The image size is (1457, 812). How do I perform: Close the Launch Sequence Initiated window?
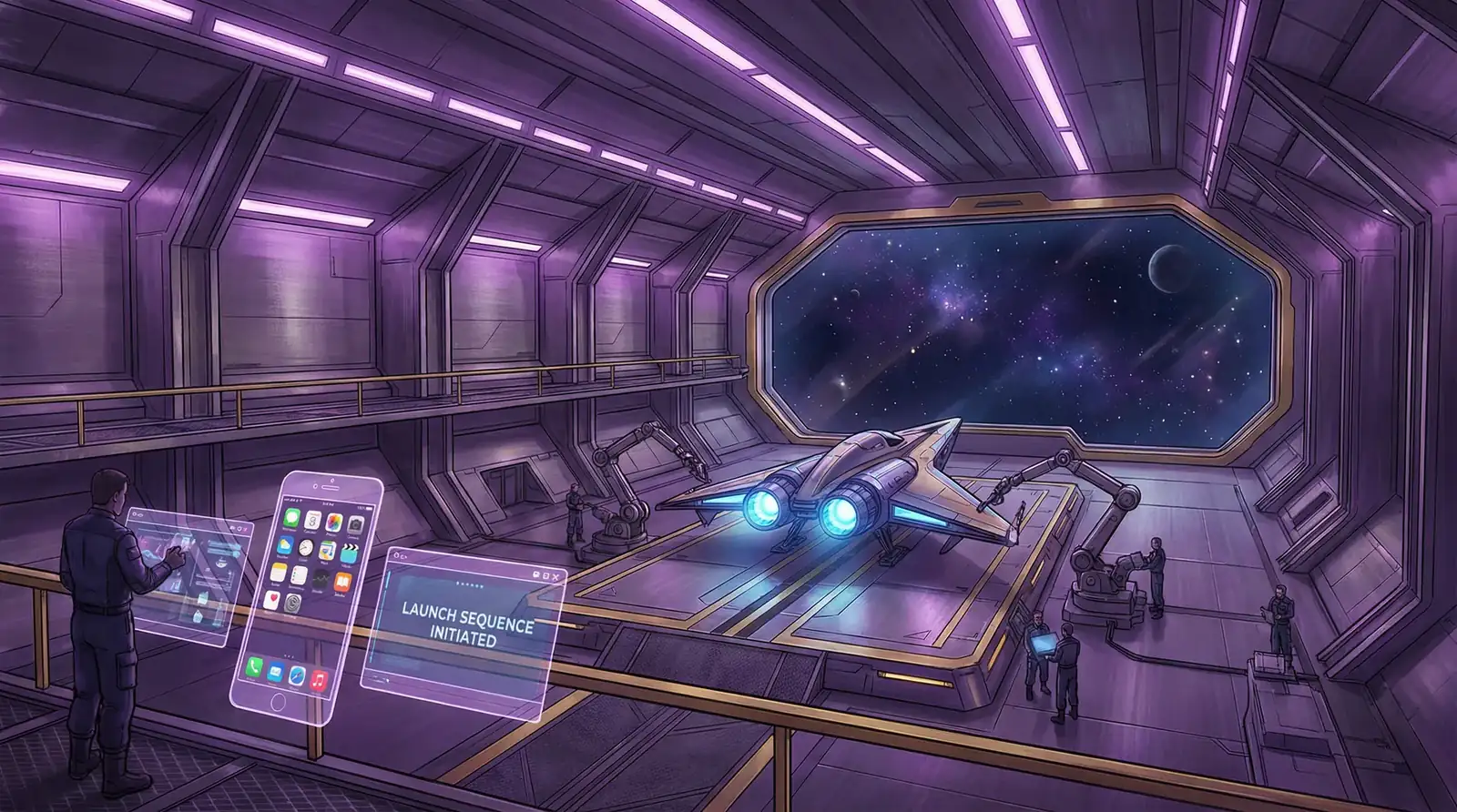click(x=557, y=576)
